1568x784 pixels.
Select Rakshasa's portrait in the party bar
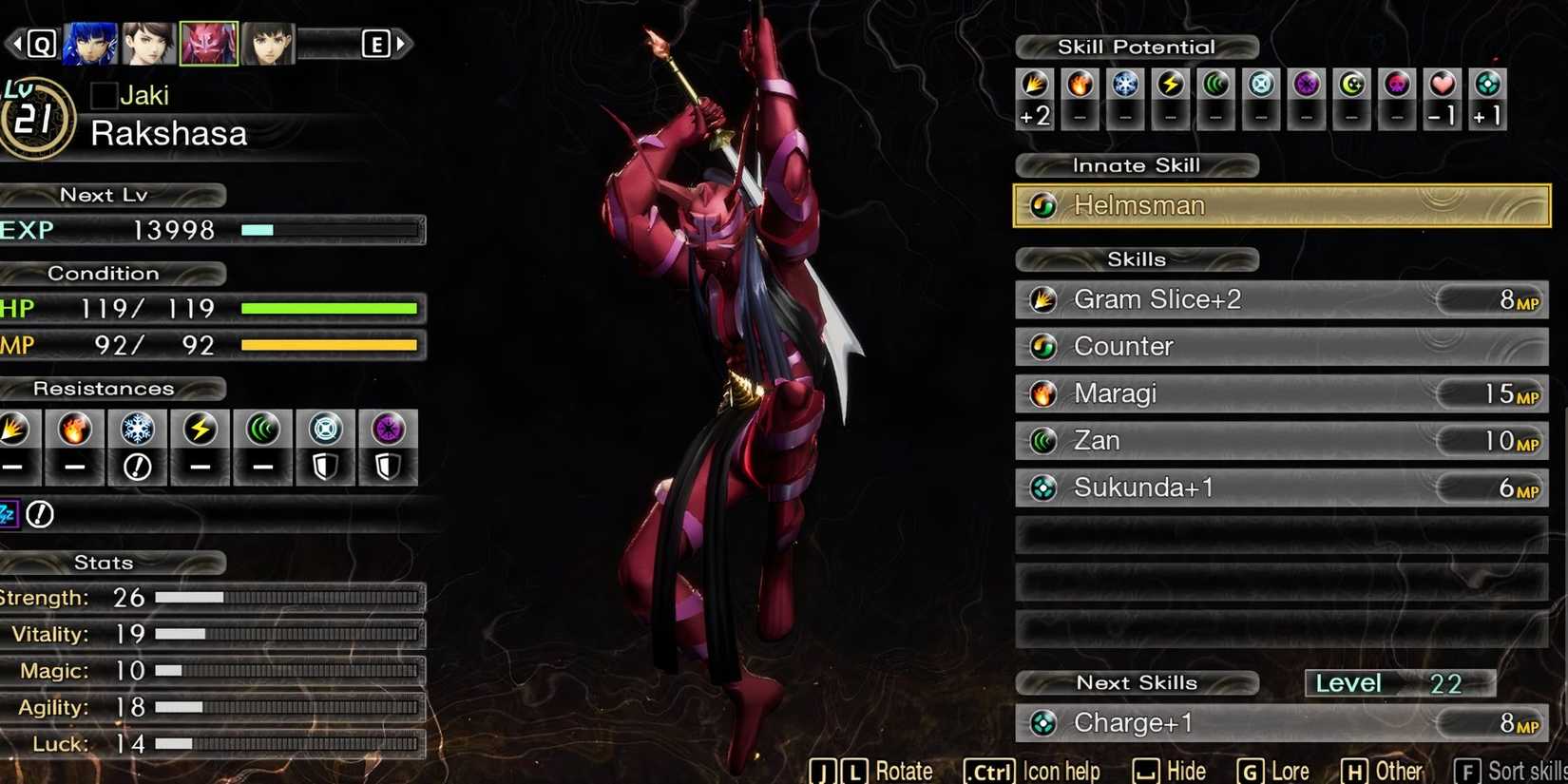coord(208,43)
